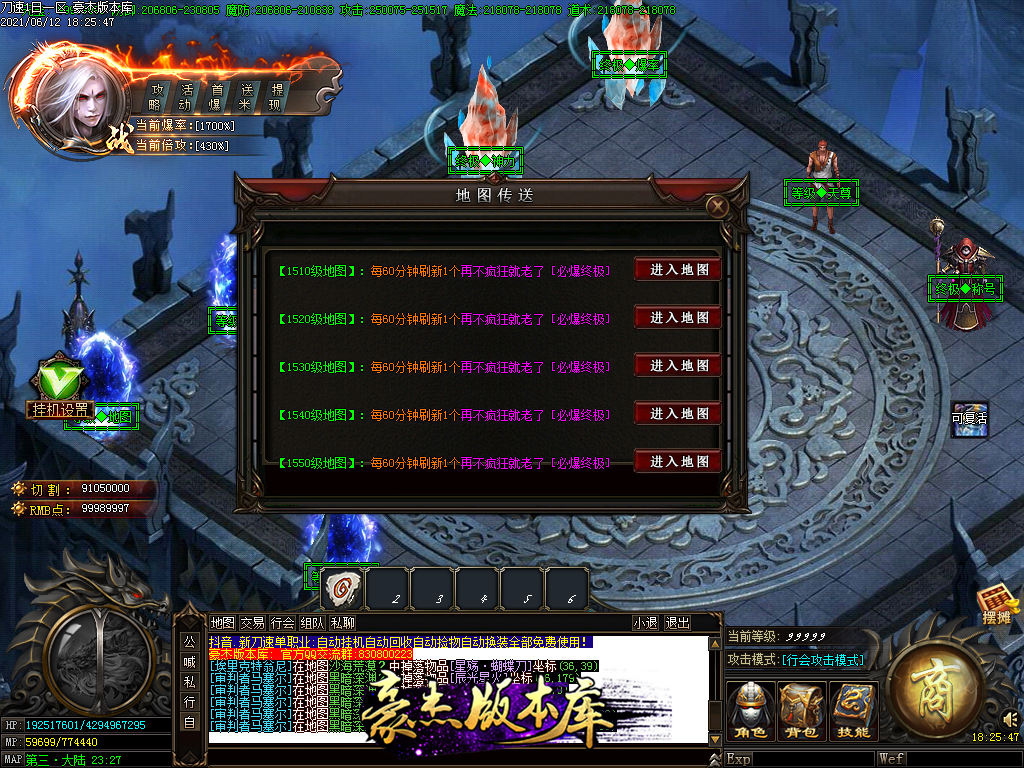Use the scroll item in hotbar slot one
The height and width of the screenshot is (768, 1024).
coord(342,588)
